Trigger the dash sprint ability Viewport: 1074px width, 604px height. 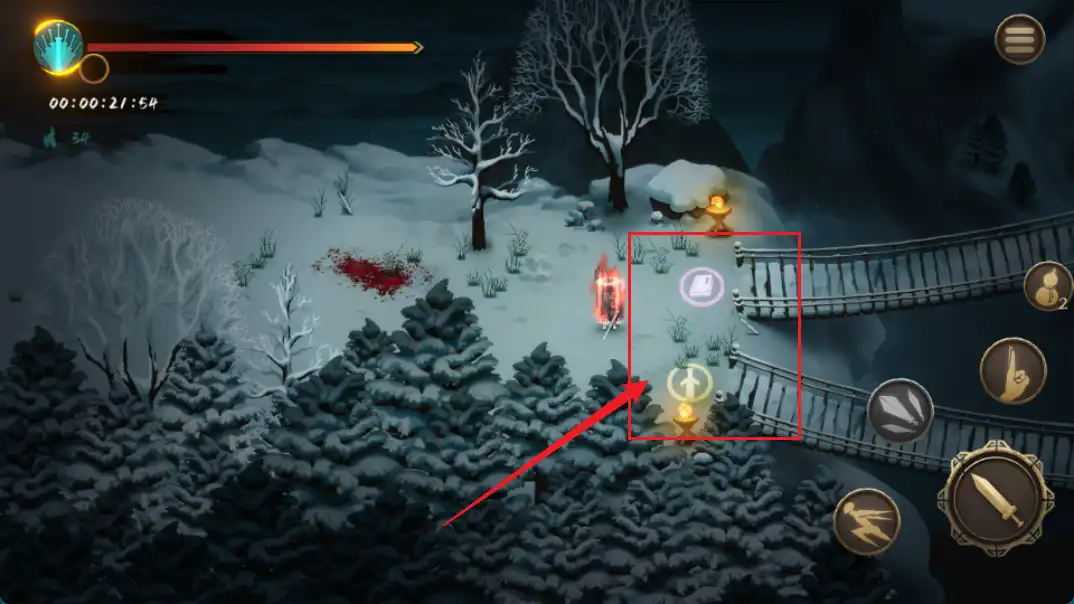[x=866, y=522]
